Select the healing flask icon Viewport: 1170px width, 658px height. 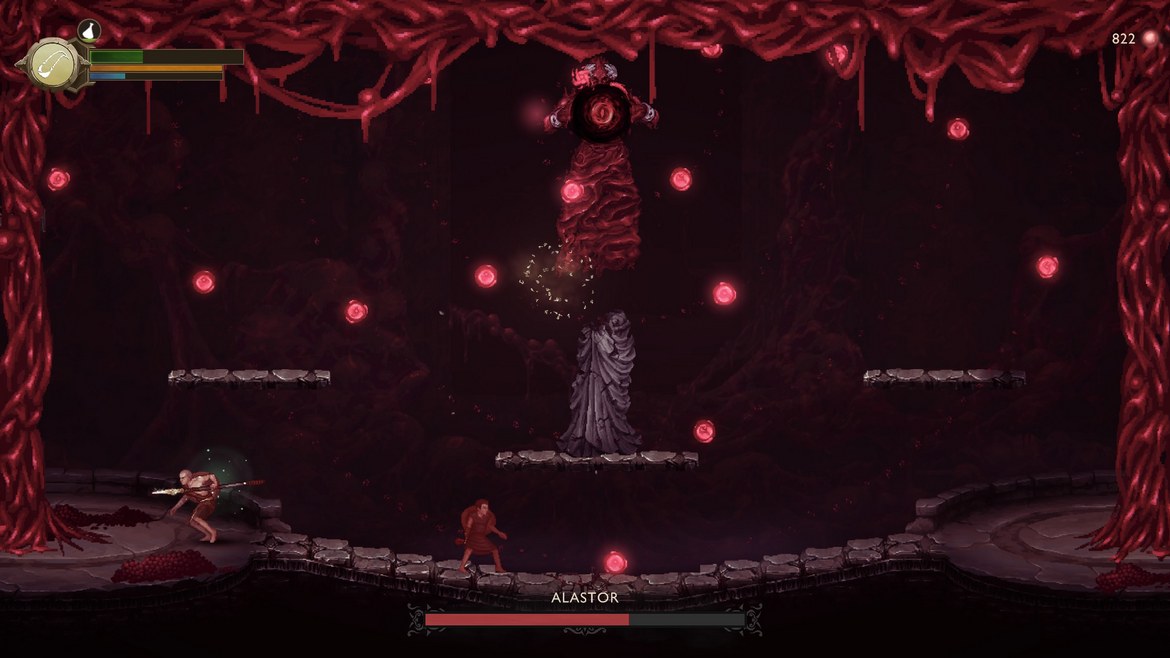(88, 31)
